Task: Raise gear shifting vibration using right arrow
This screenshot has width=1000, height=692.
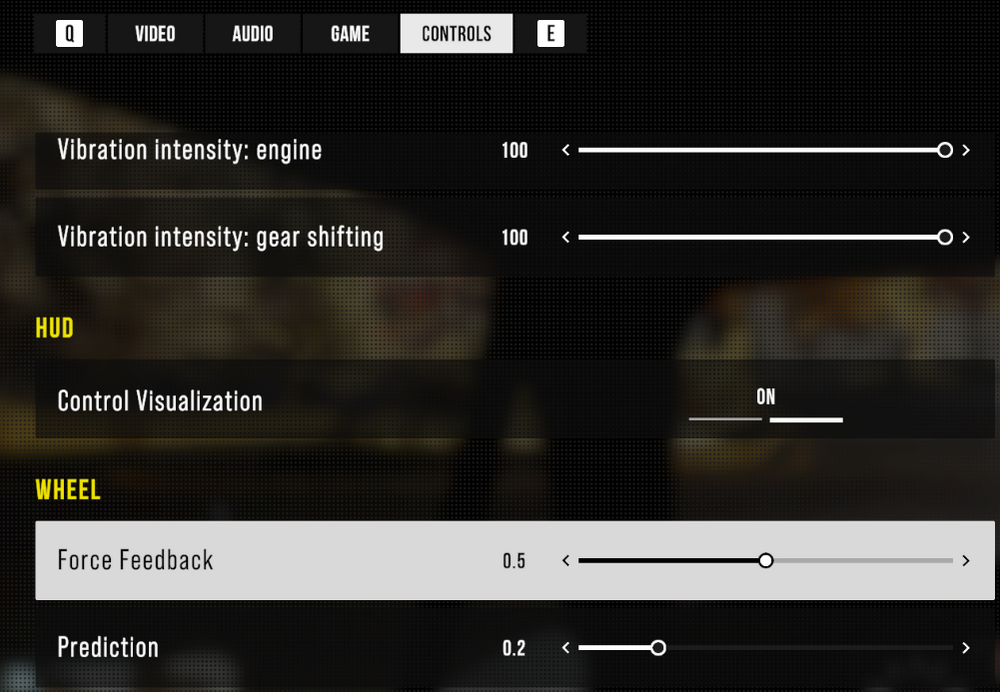Action: (x=966, y=238)
